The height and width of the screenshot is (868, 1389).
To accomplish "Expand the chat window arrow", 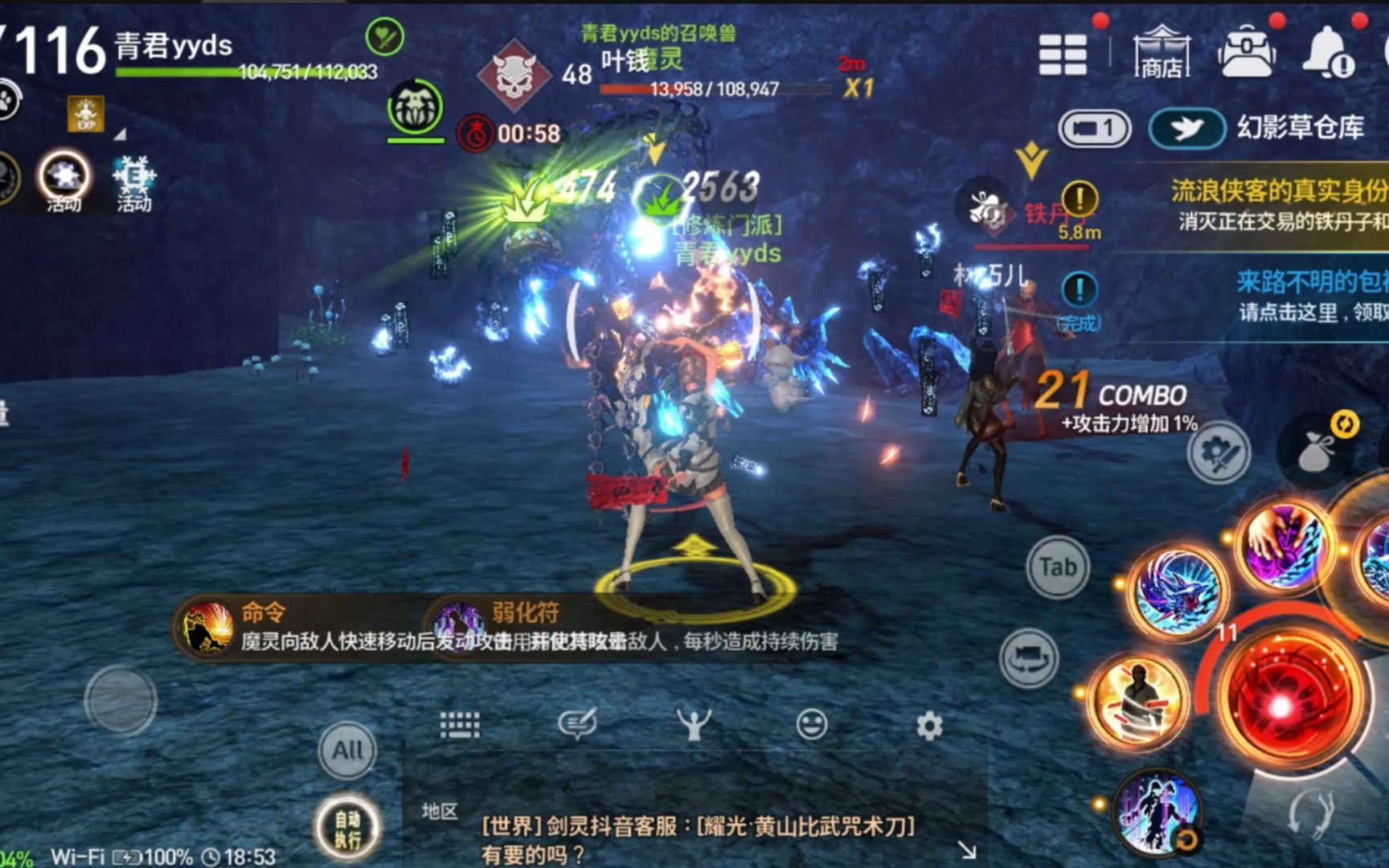I will coord(967,849).
